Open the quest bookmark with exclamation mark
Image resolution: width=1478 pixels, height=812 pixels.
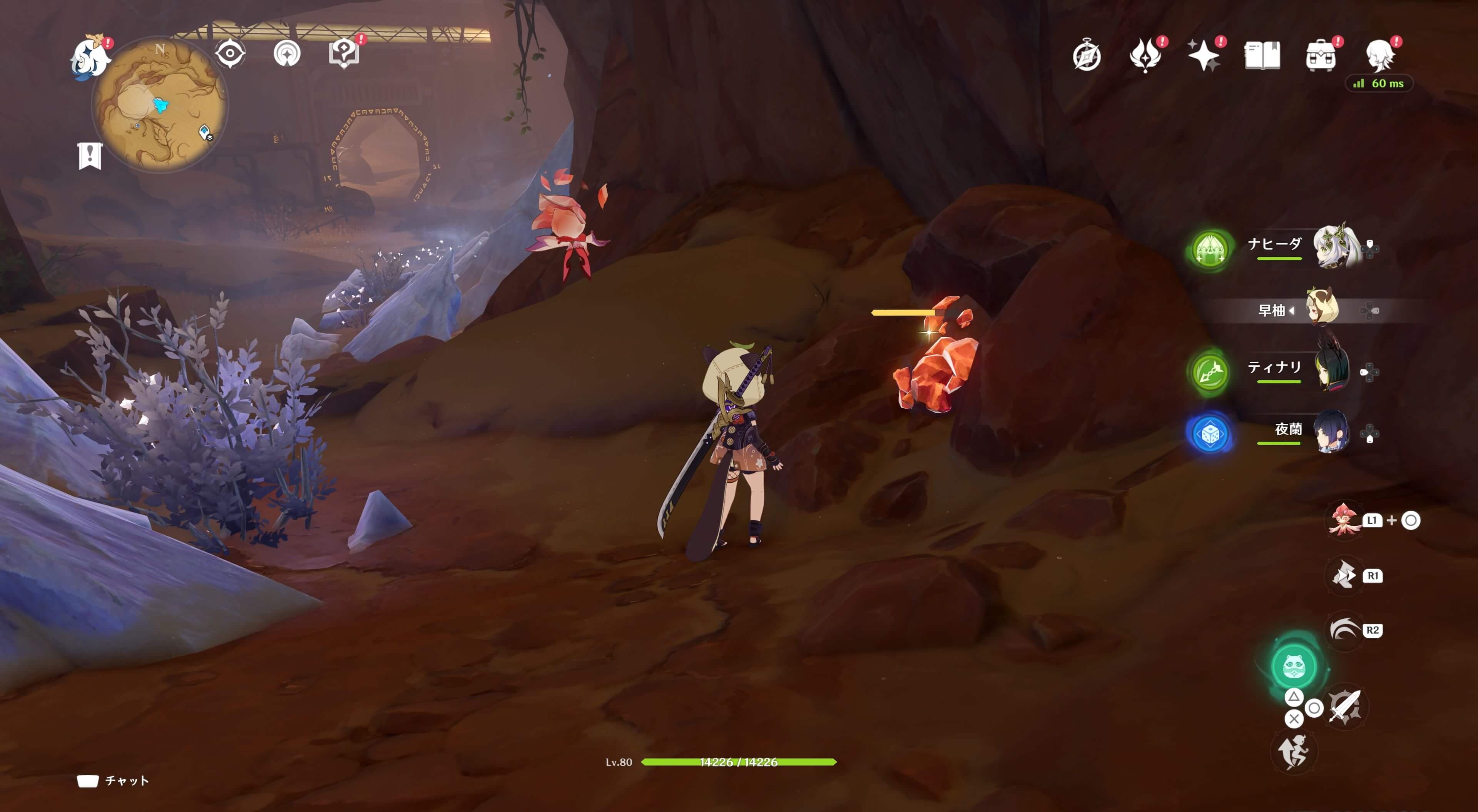[90, 155]
